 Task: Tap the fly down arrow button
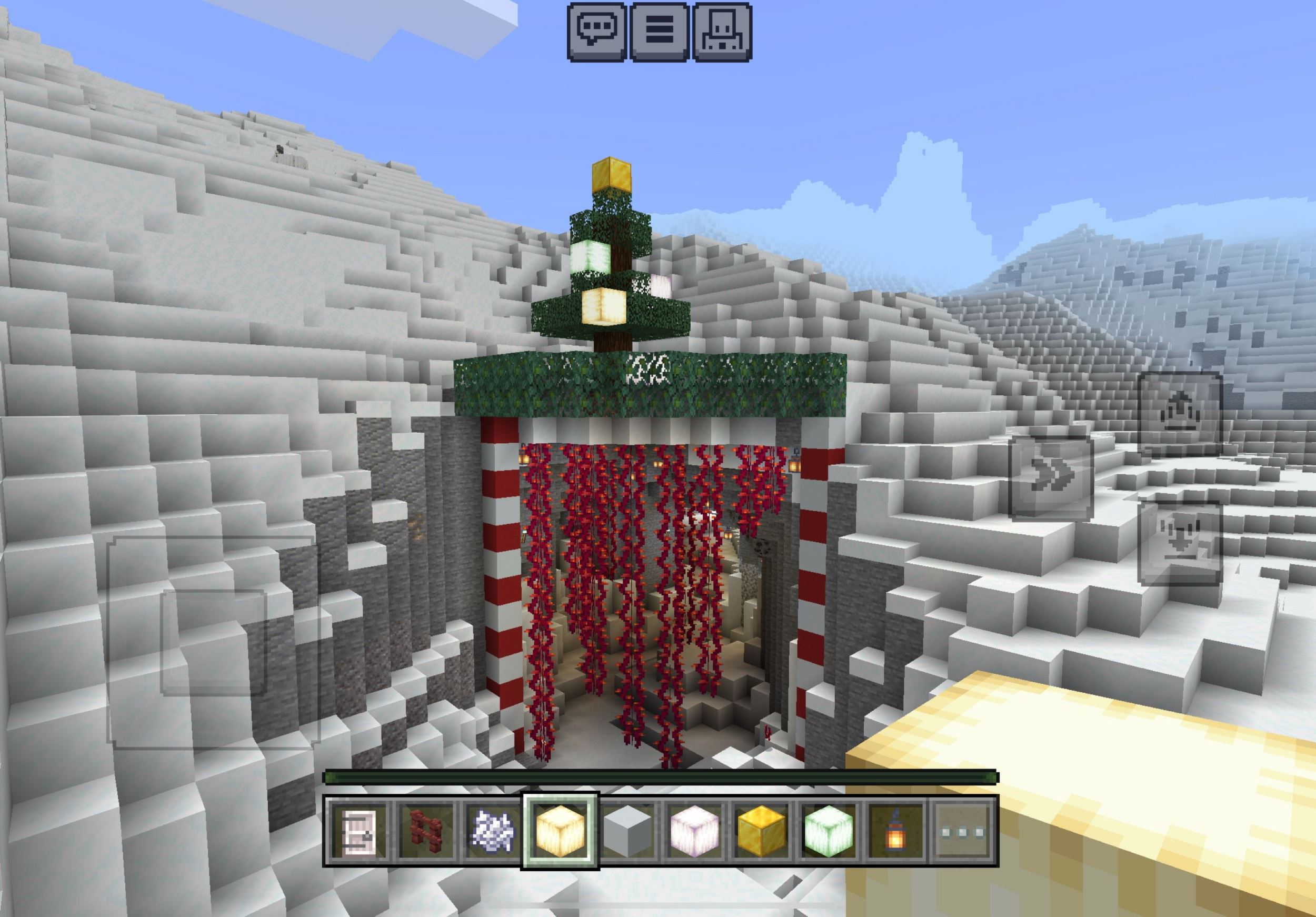coord(1180,542)
